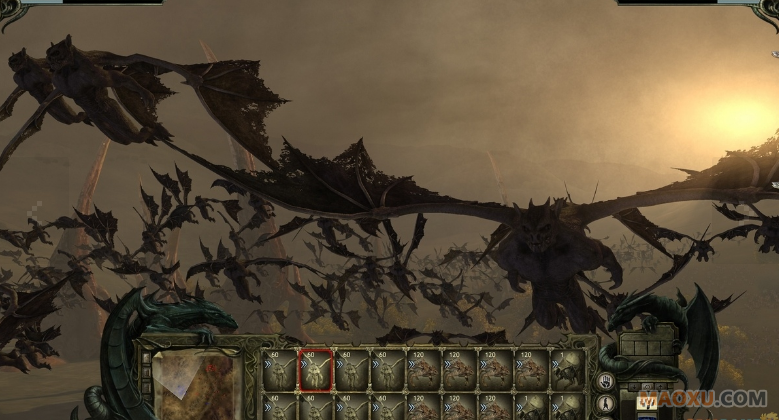
Task: Open the battlefield minimap
Action: pos(197,385)
